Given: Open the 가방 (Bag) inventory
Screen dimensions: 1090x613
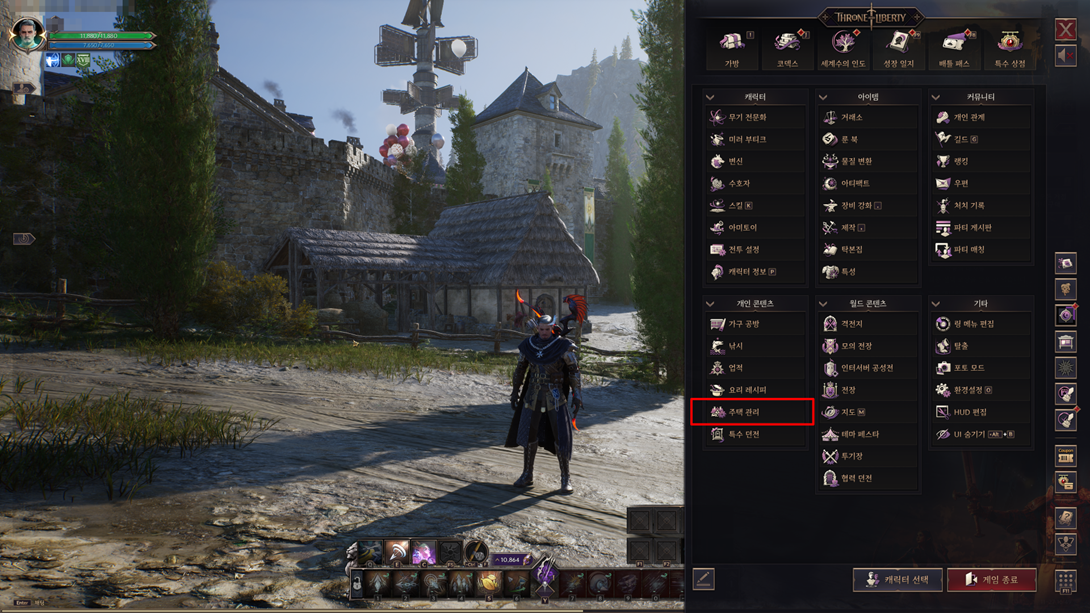Looking at the screenshot, I should click(732, 46).
